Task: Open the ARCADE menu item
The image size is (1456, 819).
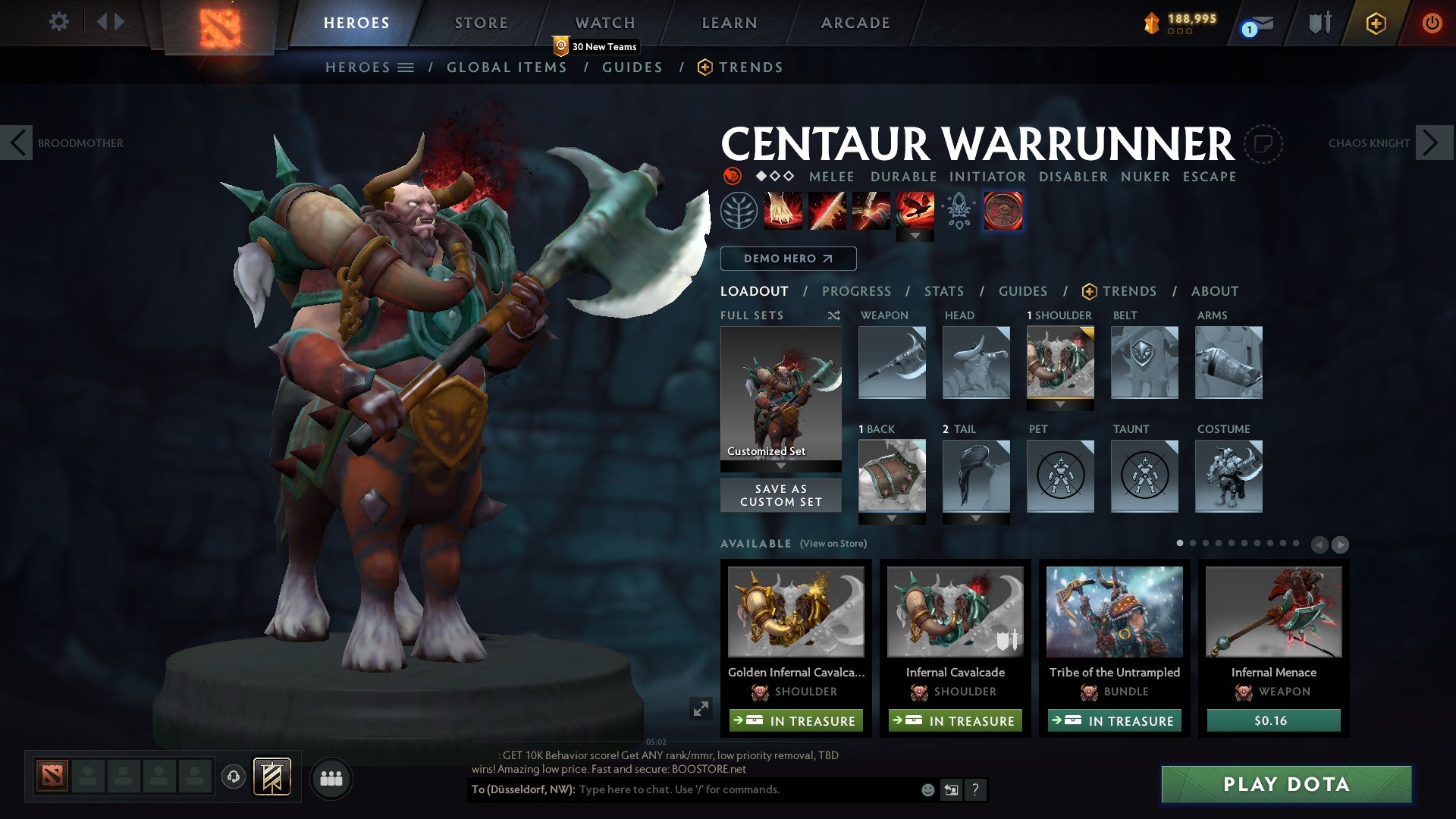Action: click(855, 23)
